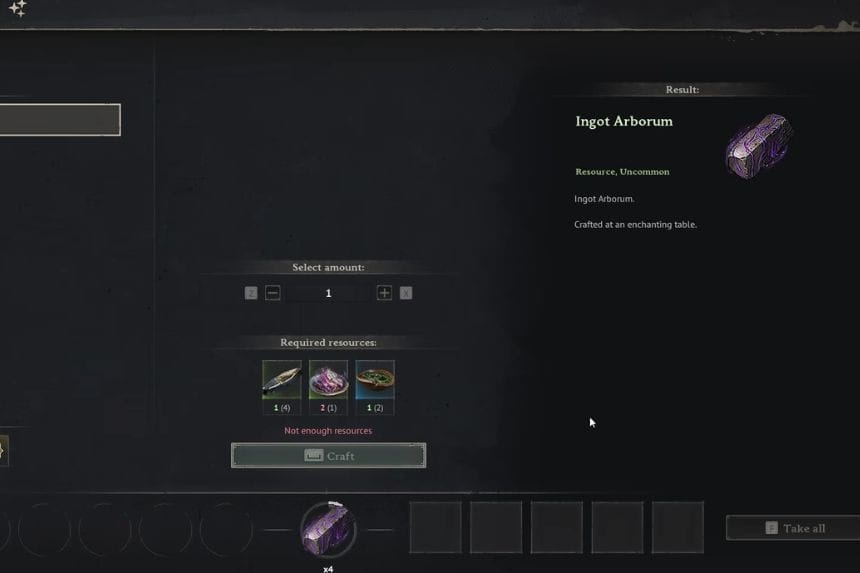This screenshot has width=860, height=573.
Task: Increase craft amount with the plus button
Action: (384, 293)
